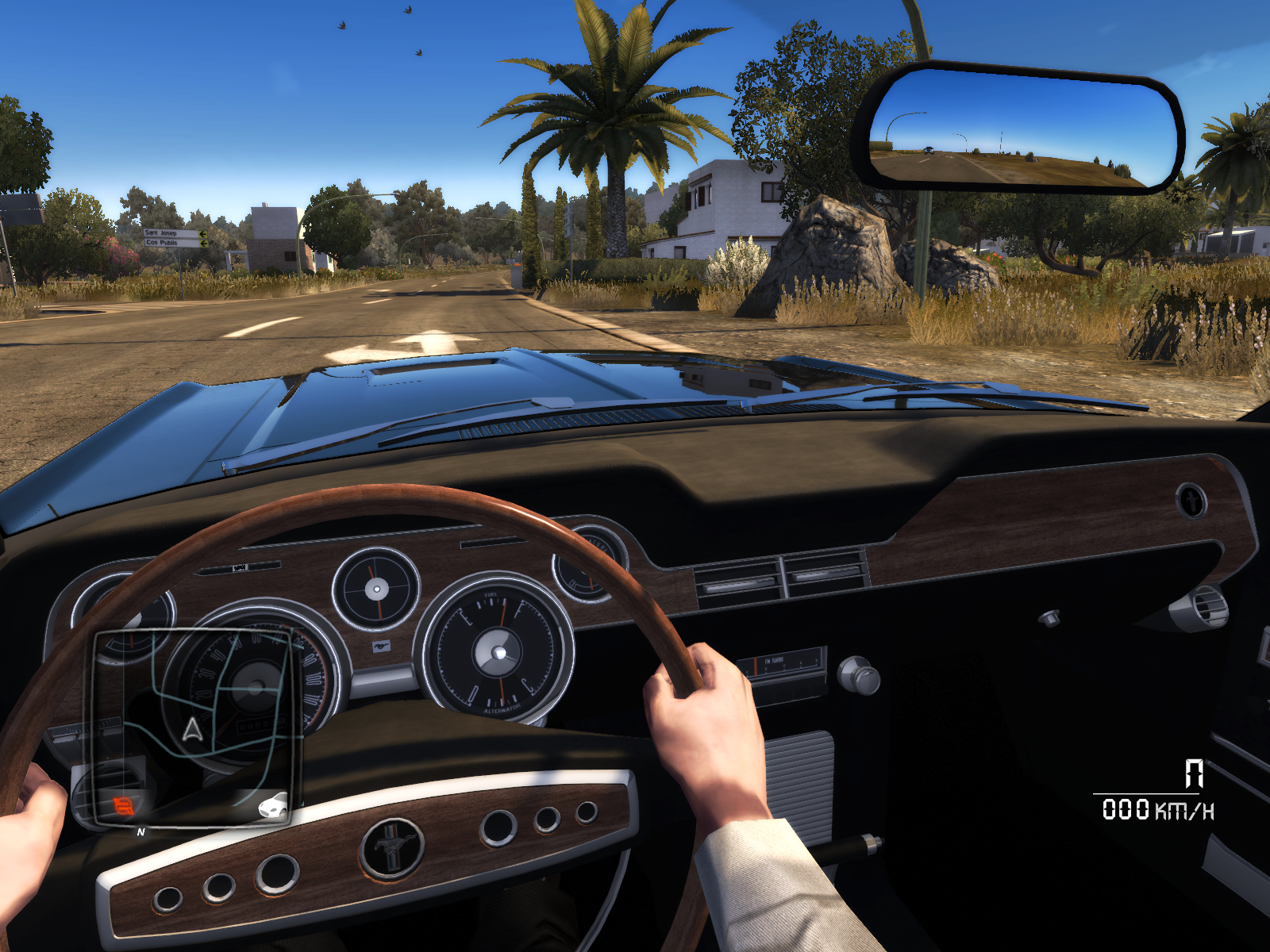This screenshot has width=1270, height=952.
Task: Click the player arrow on the minimap
Action: point(192,729)
